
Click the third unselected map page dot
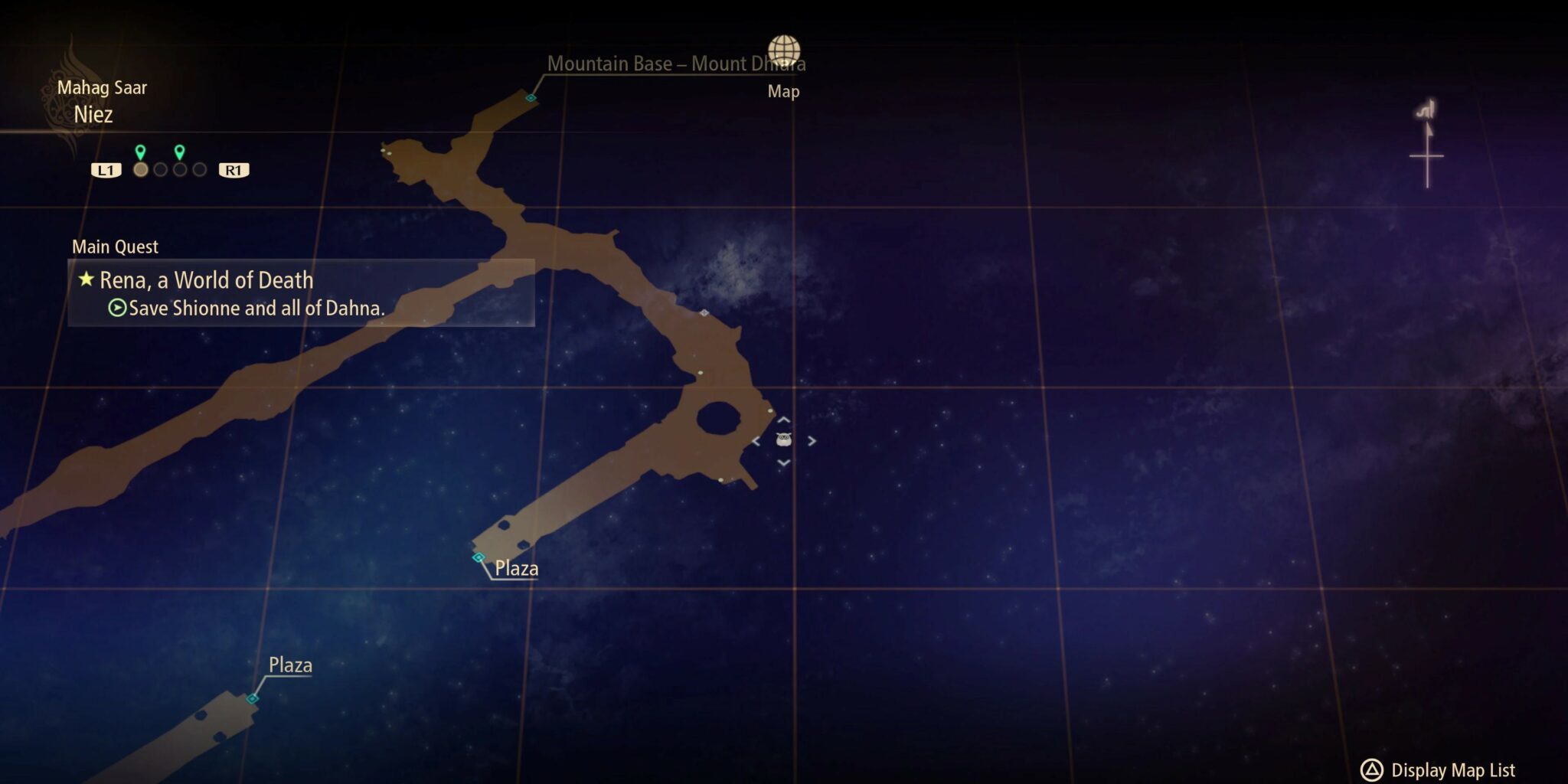click(179, 169)
